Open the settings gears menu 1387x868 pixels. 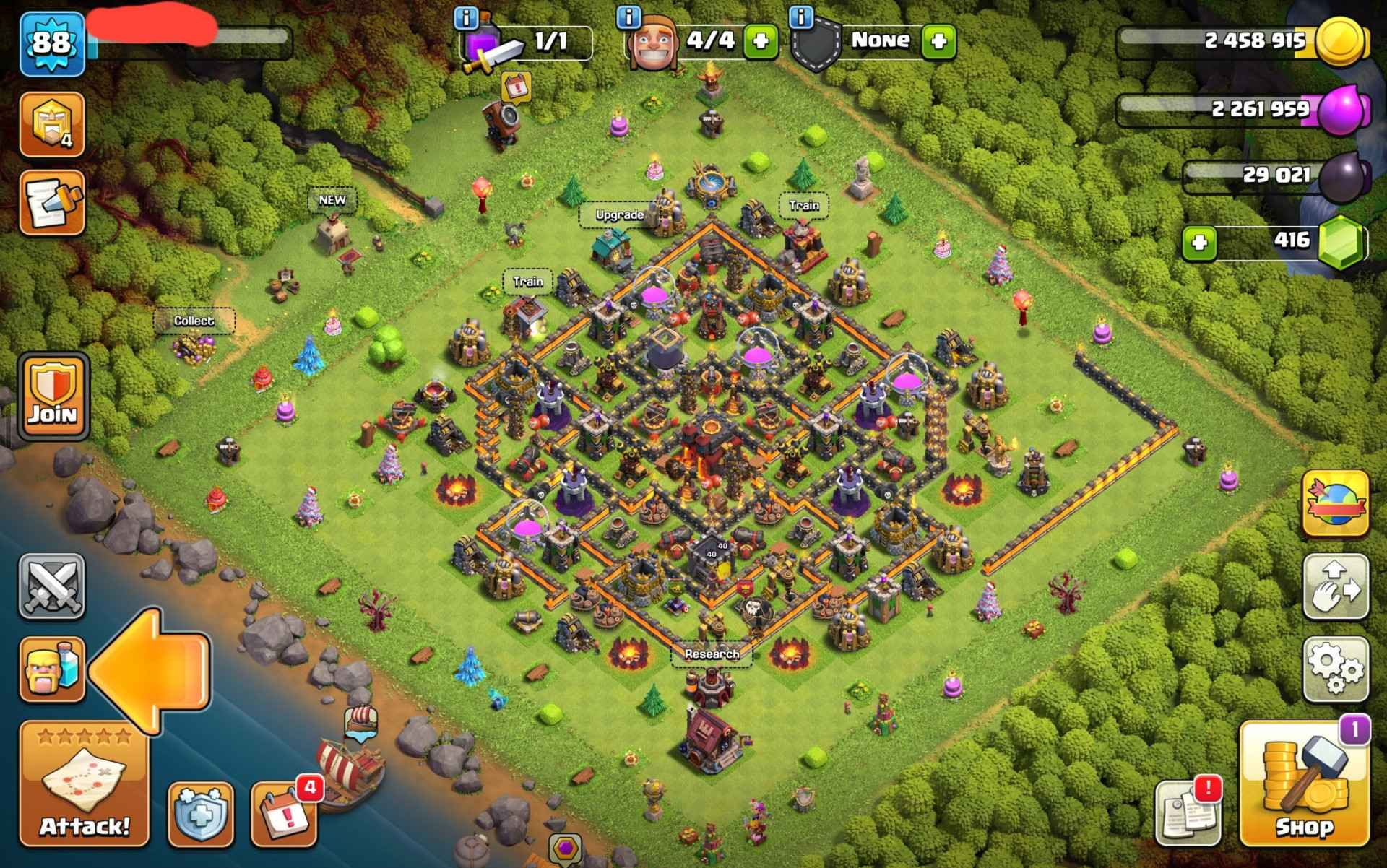(x=1336, y=669)
